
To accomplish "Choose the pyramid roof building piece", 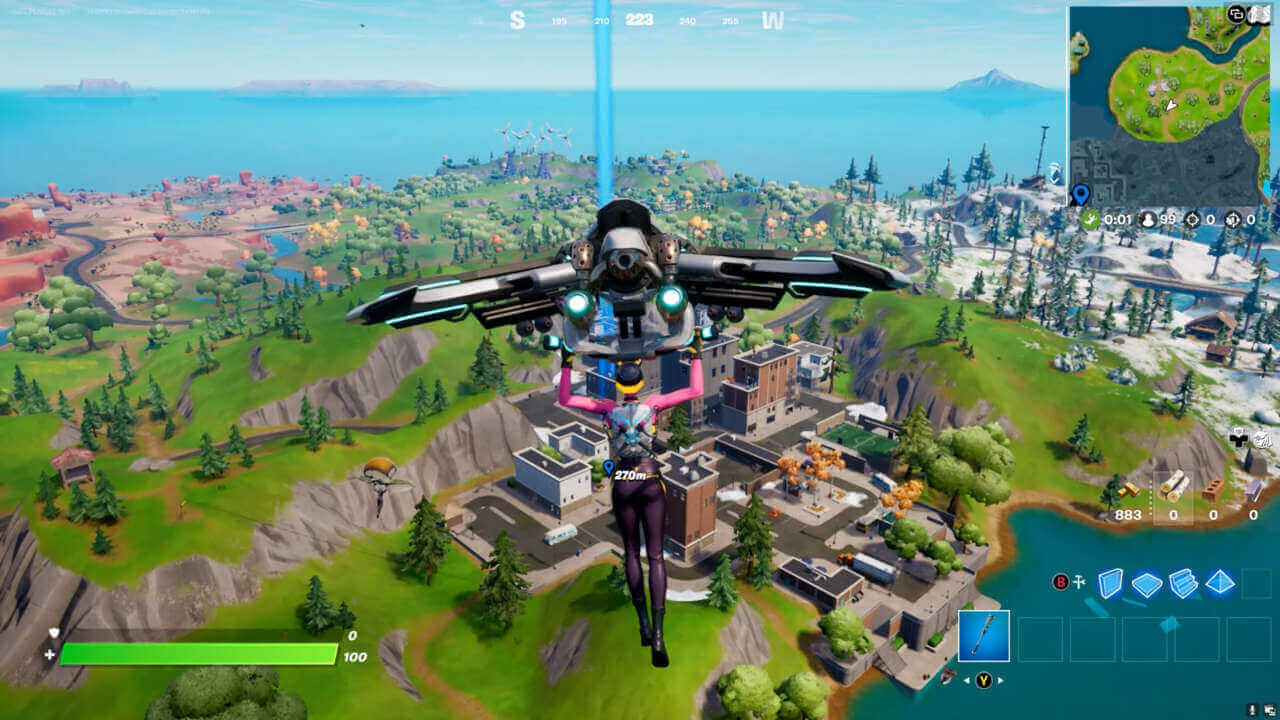I will coord(1219,583).
